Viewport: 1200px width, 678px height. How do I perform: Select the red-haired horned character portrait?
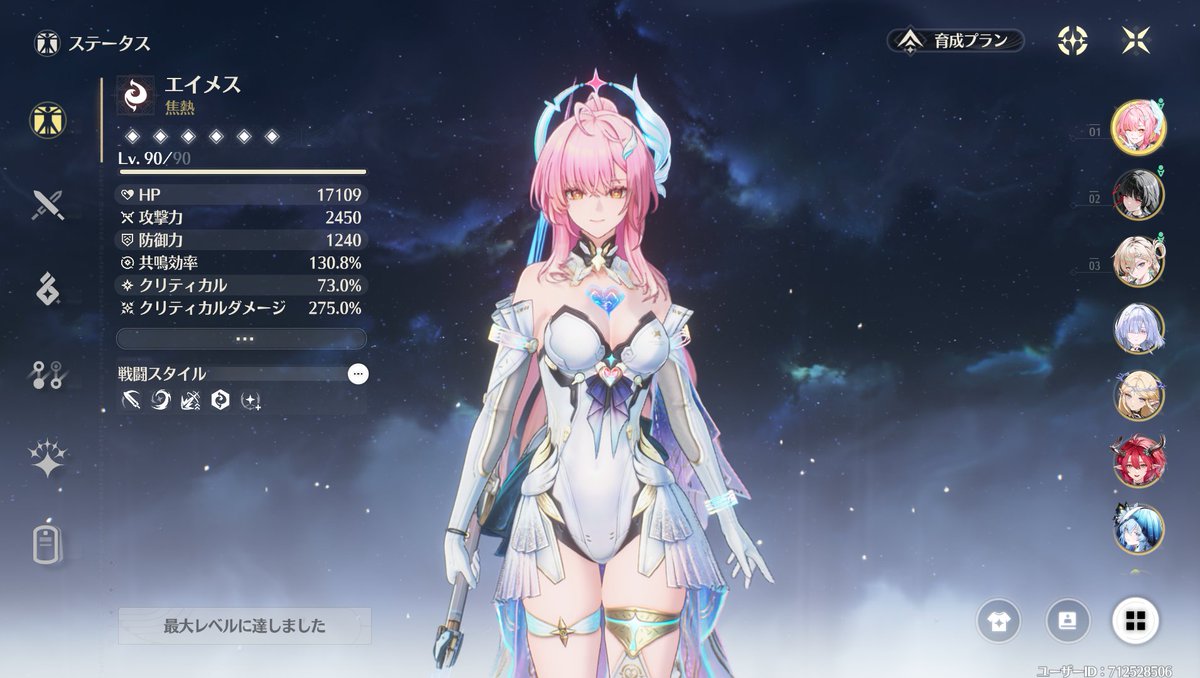pos(1138,462)
